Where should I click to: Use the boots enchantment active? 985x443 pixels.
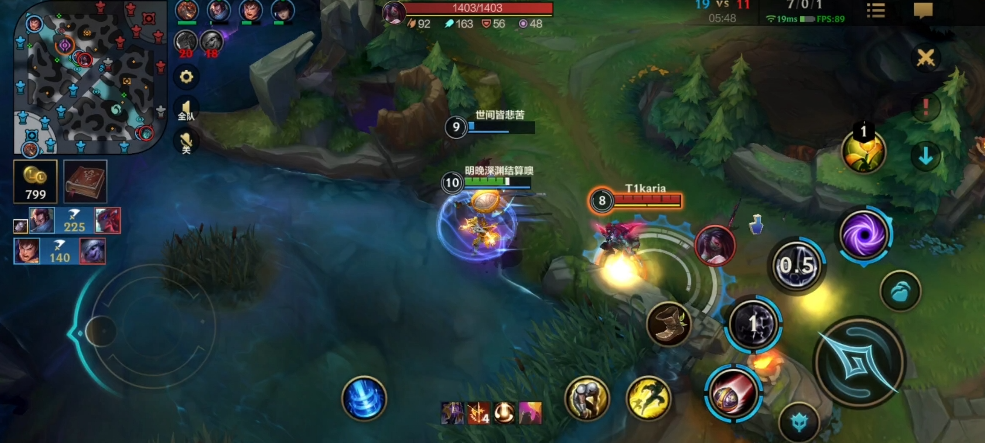tap(668, 324)
